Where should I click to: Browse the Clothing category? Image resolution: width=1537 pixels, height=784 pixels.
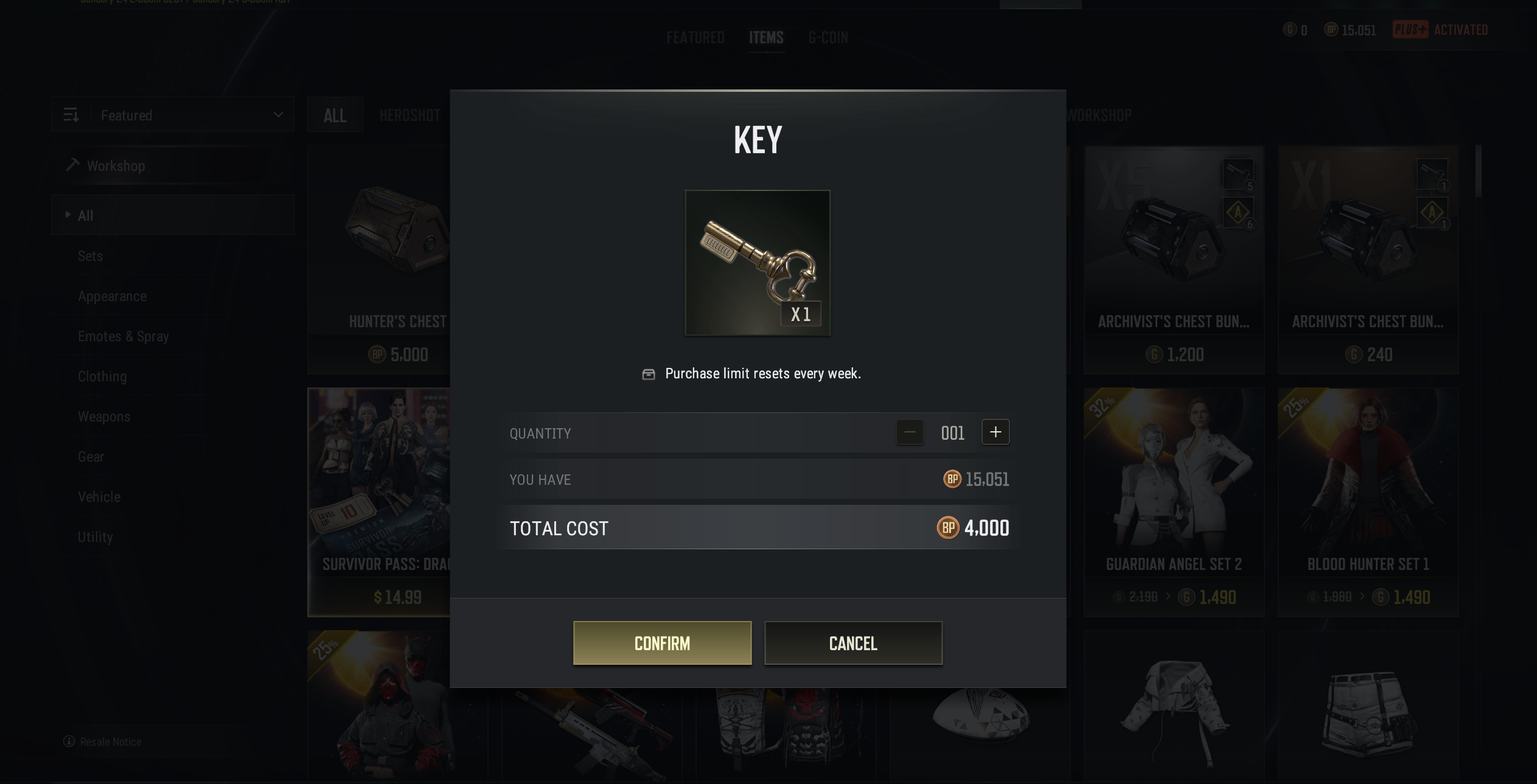coord(102,376)
